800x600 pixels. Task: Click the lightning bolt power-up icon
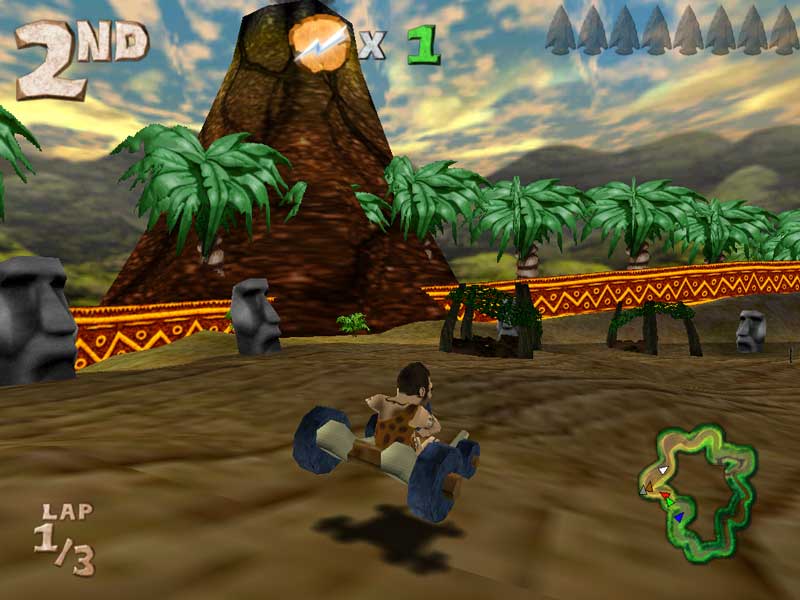pos(320,42)
